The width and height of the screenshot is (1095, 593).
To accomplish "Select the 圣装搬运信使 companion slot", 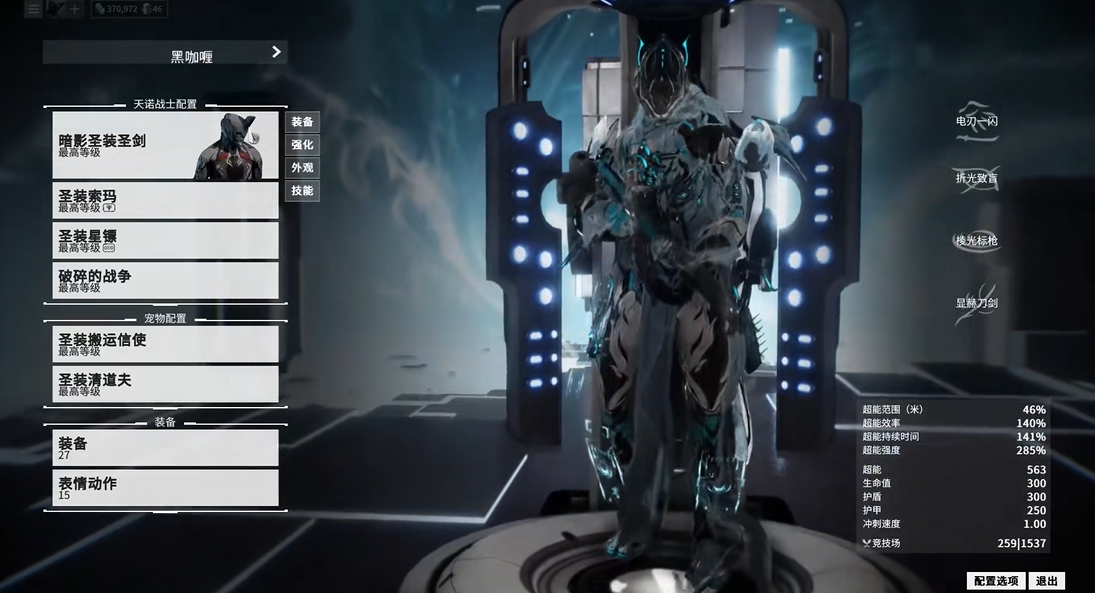I will tap(165, 344).
